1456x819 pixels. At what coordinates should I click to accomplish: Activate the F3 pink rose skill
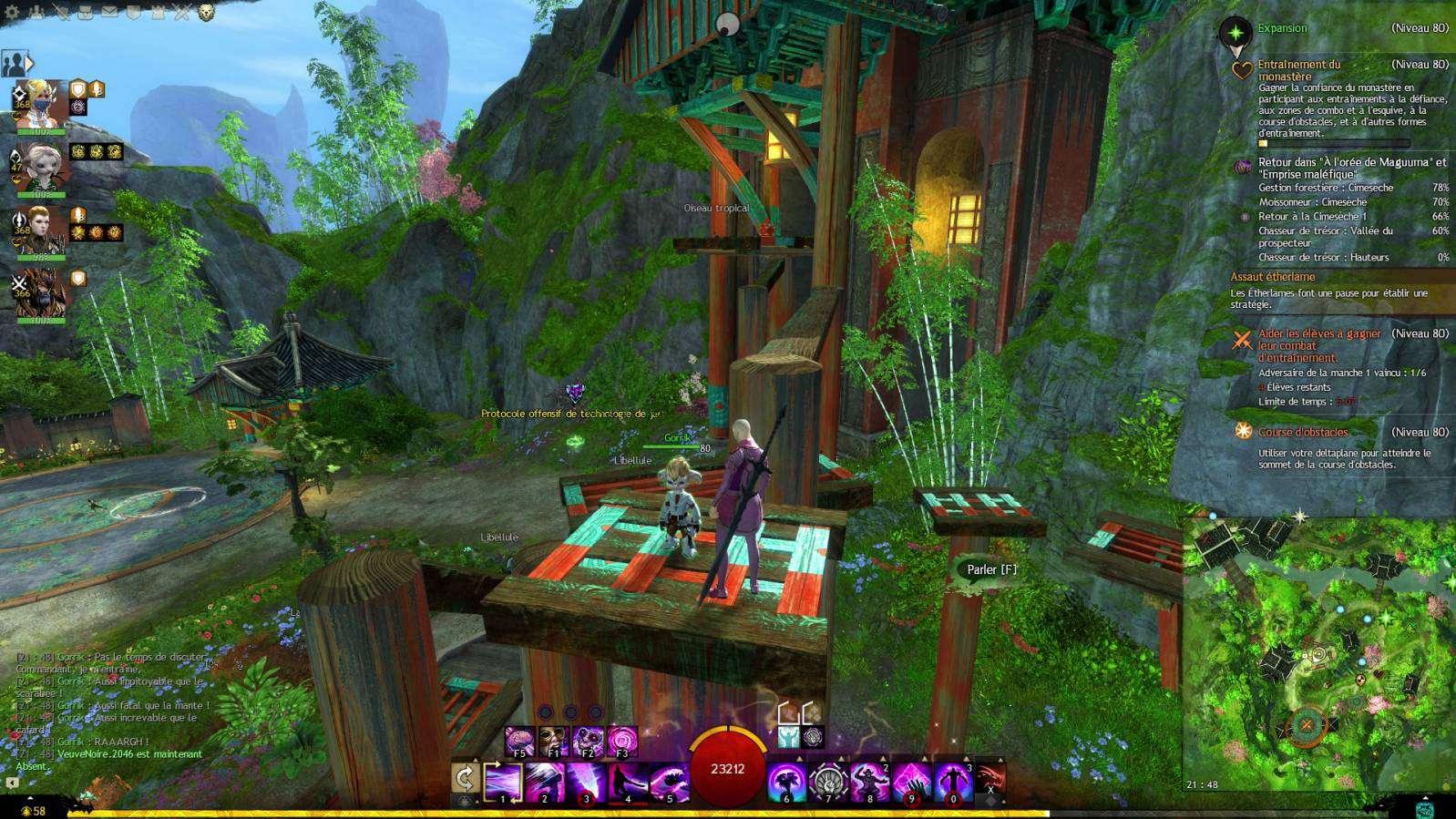point(622,742)
